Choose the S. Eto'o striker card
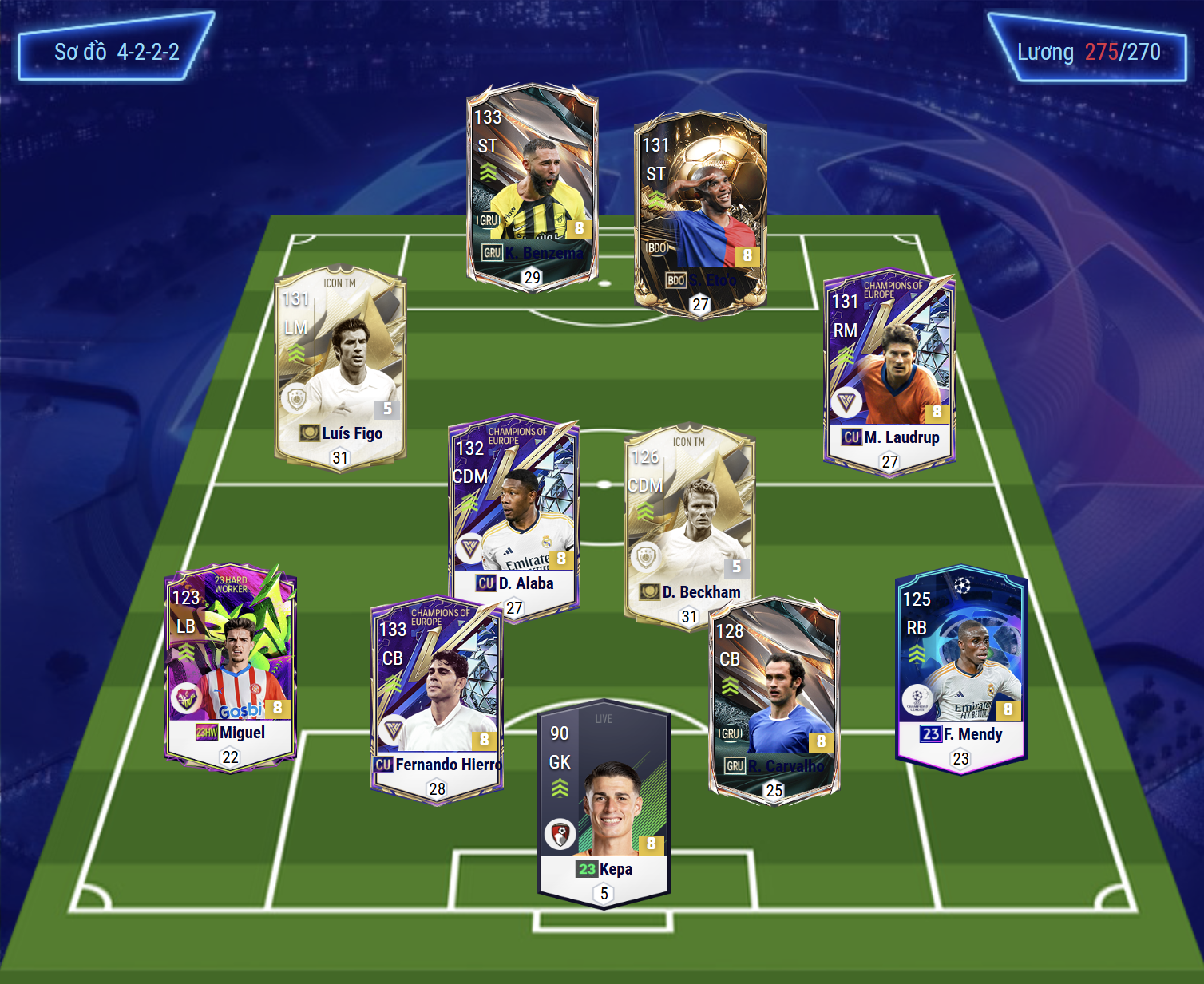 click(700, 212)
